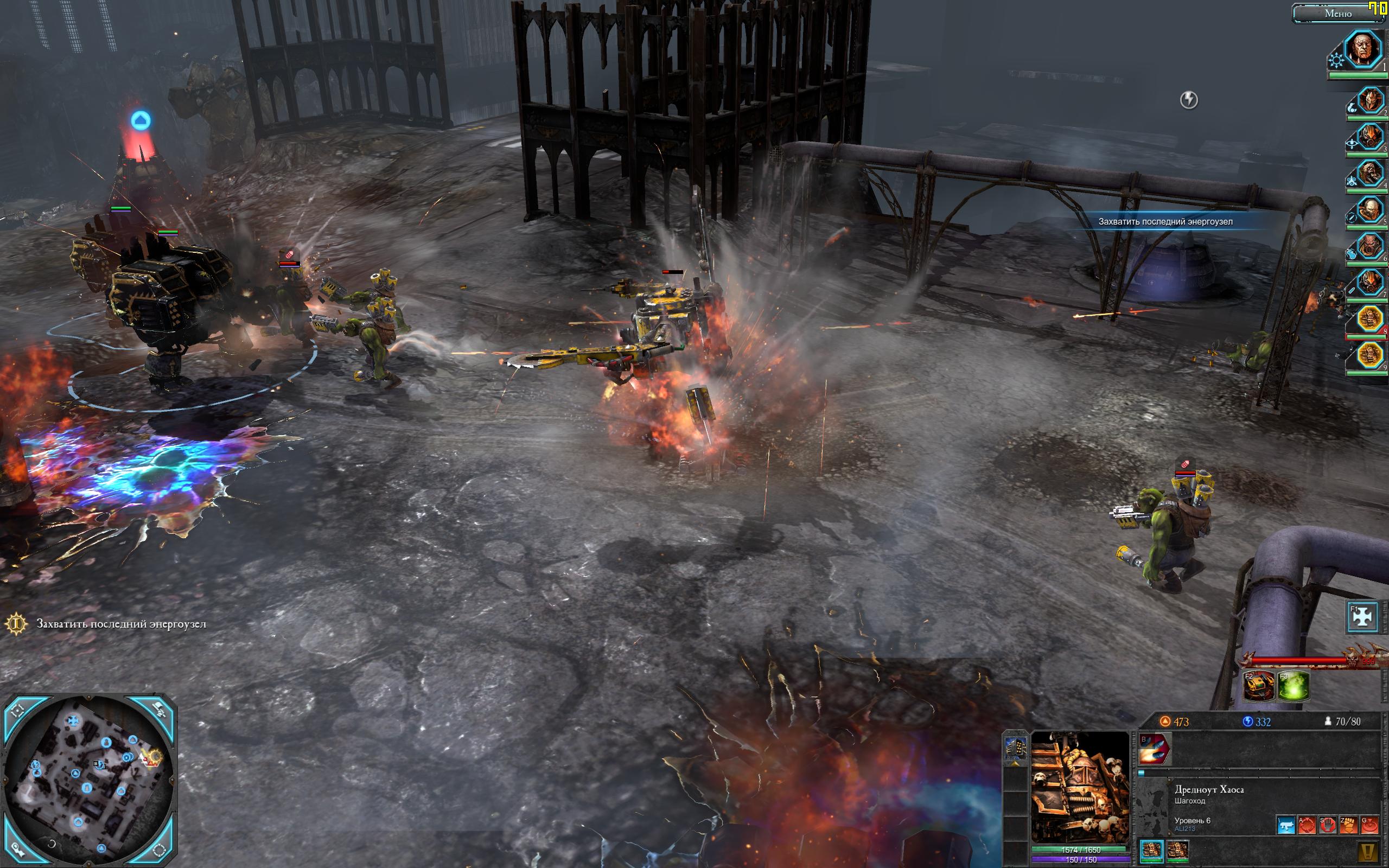1389x868 pixels.
Task: Click the minimap crosshair focus button
Action: (17, 712)
